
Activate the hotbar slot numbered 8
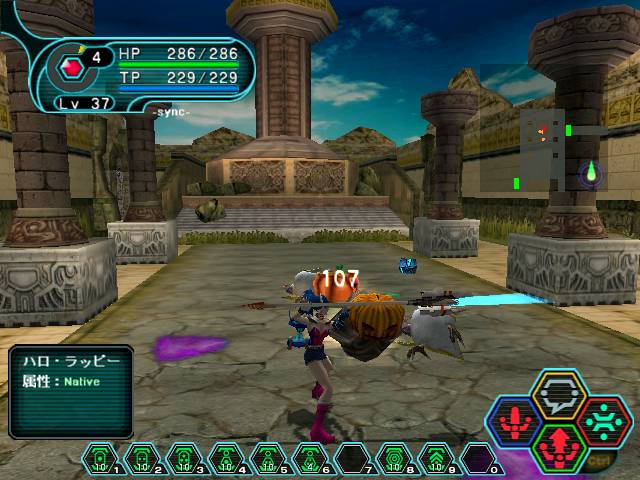[x=394, y=457]
